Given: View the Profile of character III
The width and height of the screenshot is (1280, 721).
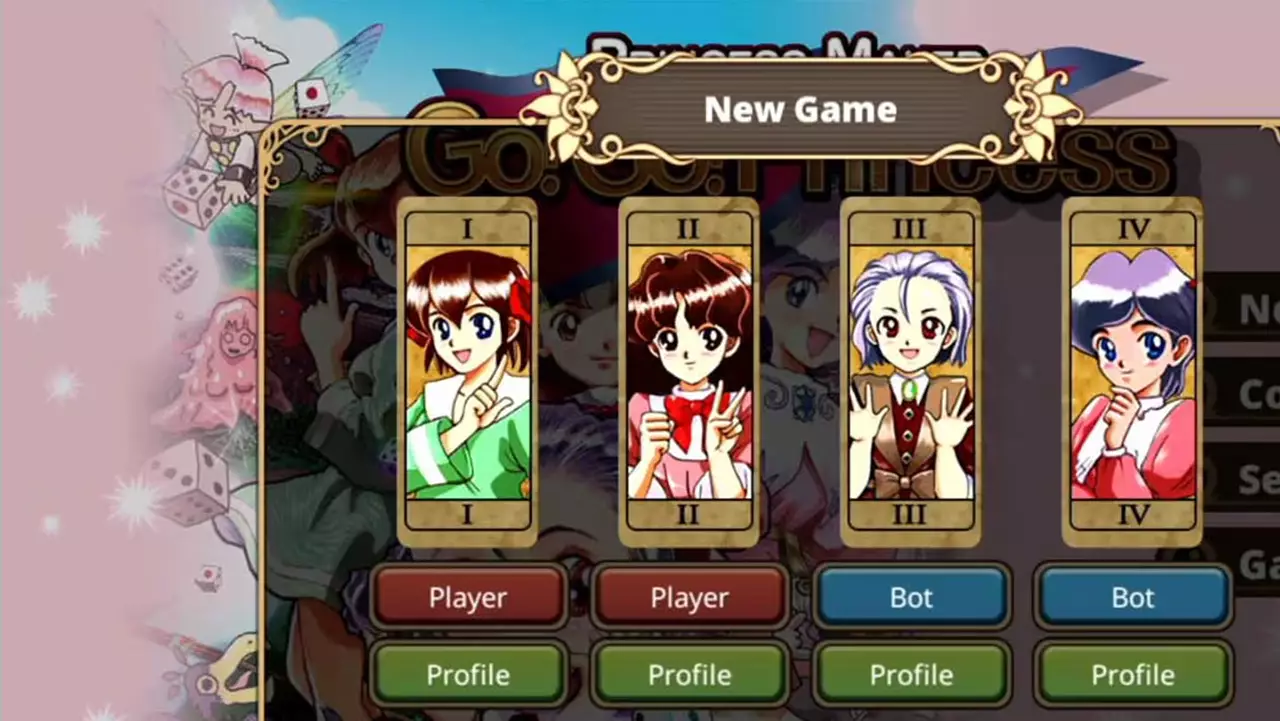Looking at the screenshot, I should click(910, 674).
